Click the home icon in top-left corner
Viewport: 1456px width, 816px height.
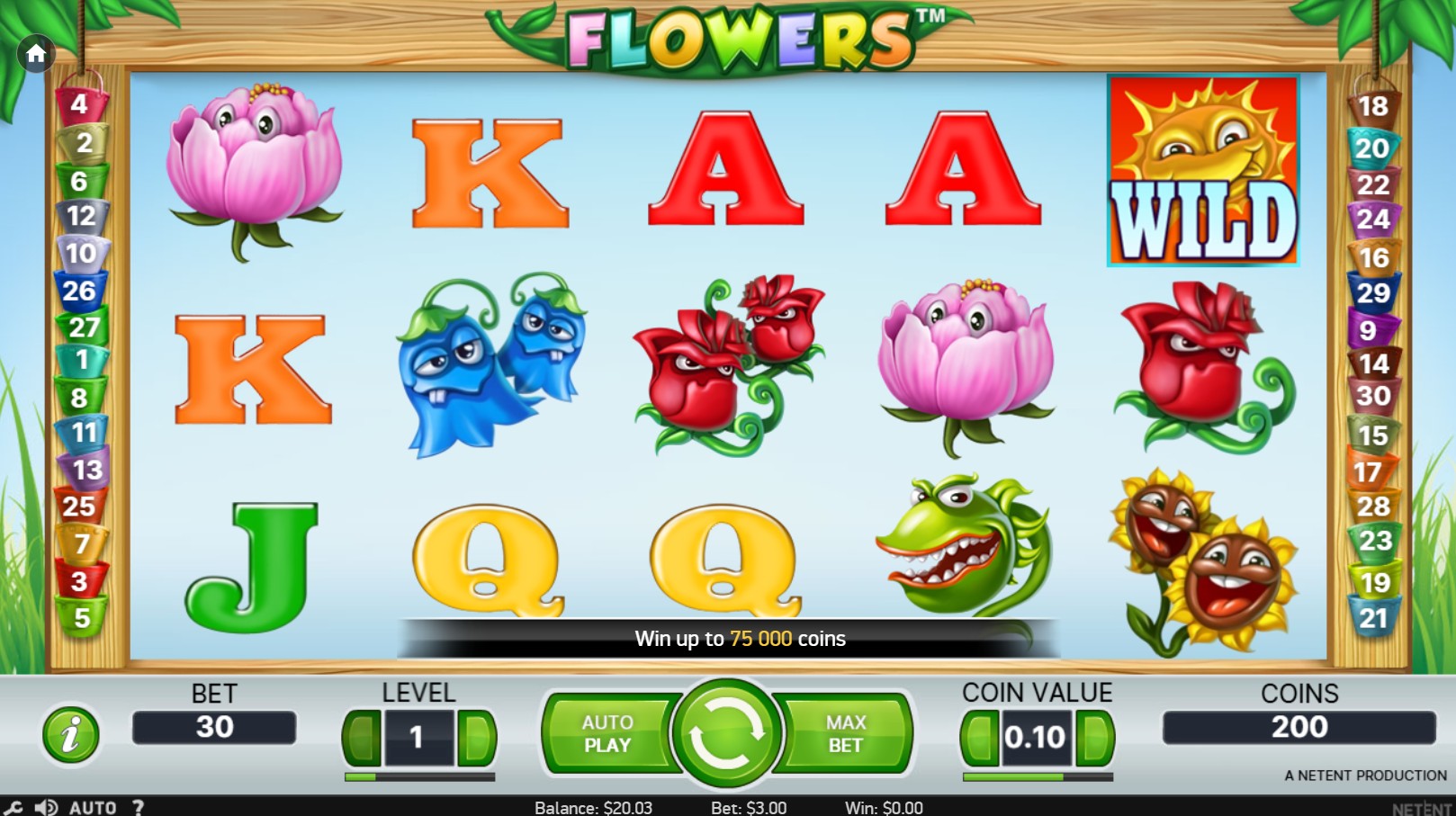tap(36, 54)
